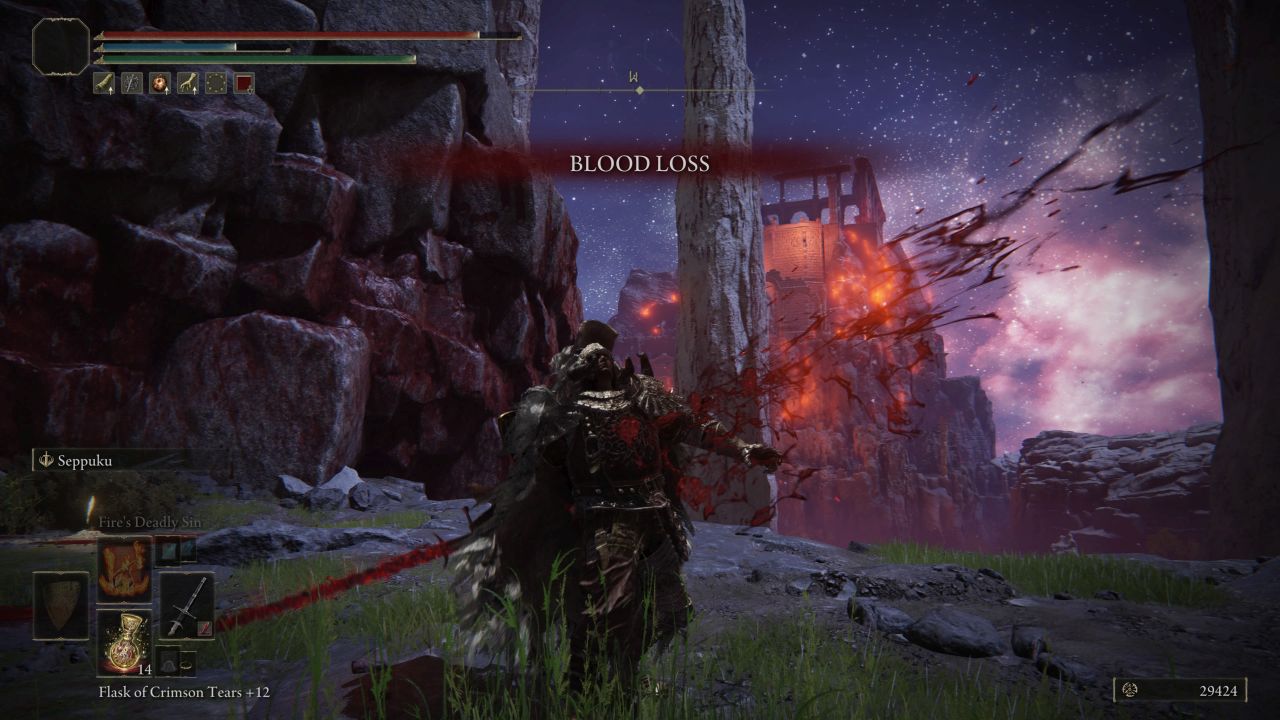Click the compass marker at top center

click(638, 88)
